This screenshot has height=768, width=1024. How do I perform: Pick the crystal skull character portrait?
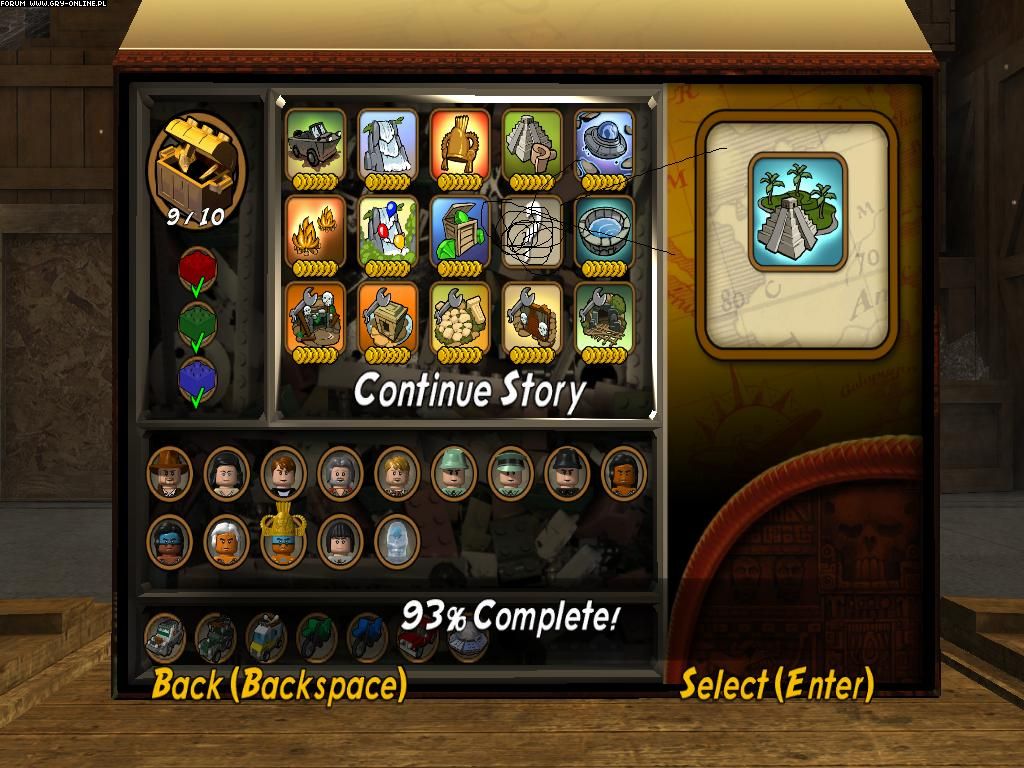[396, 540]
